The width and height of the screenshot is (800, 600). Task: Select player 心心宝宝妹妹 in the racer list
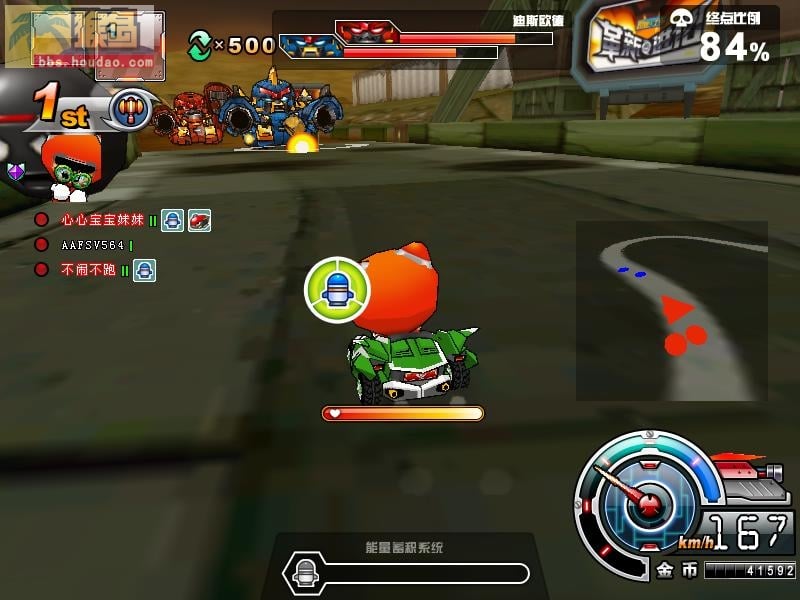tap(102, 220)
